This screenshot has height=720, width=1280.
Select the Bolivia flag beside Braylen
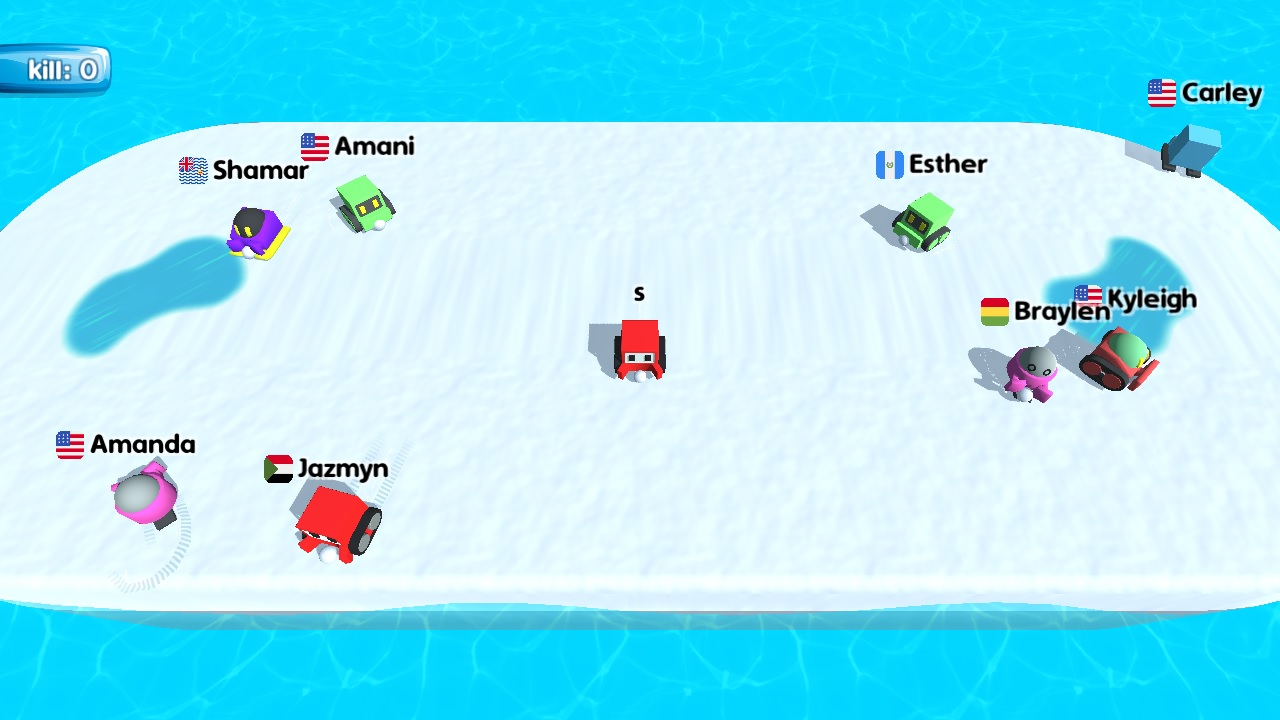996,309
